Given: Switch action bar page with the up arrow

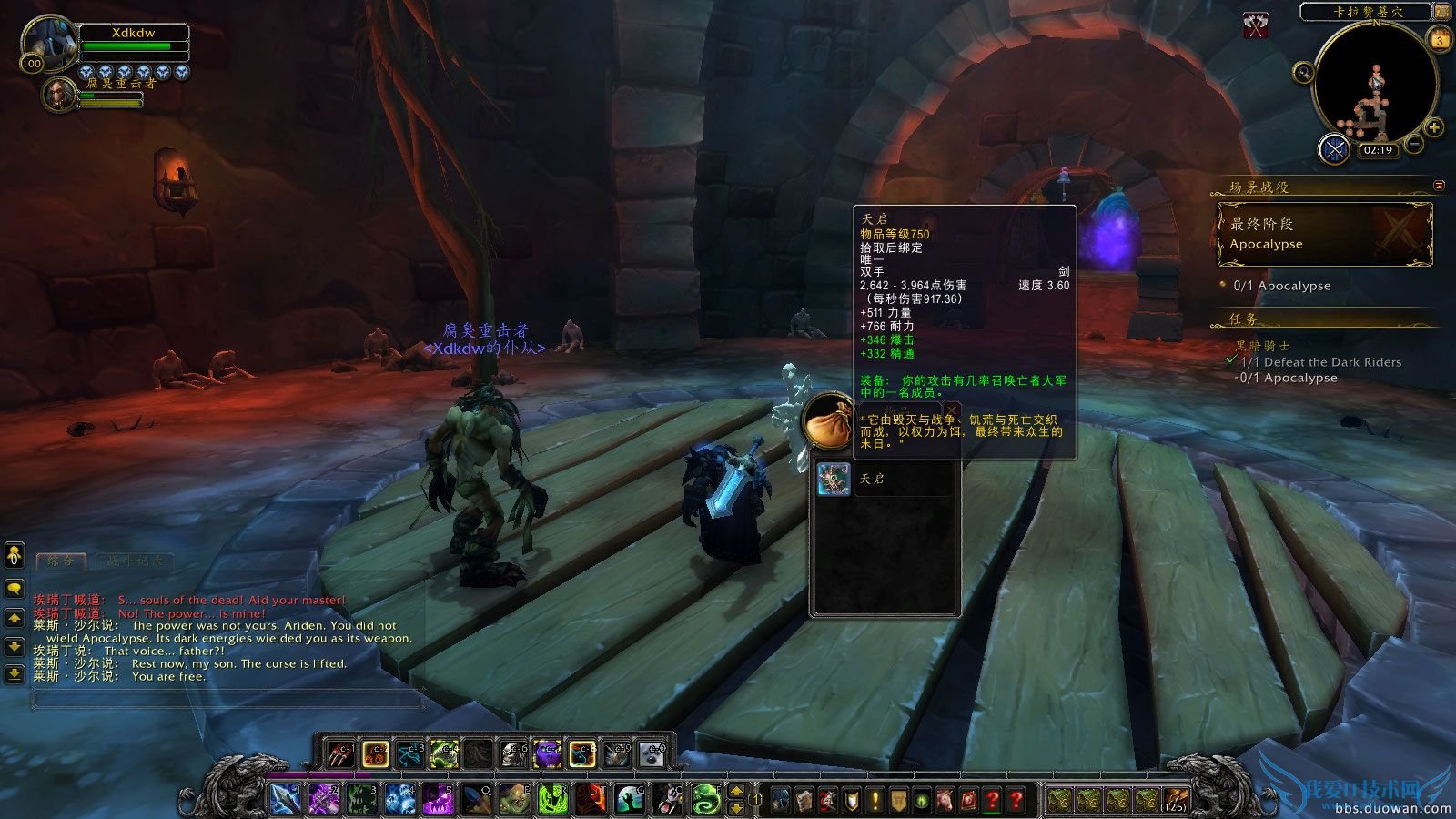Looking at the screenshot, I should click(x=737, y=791).
